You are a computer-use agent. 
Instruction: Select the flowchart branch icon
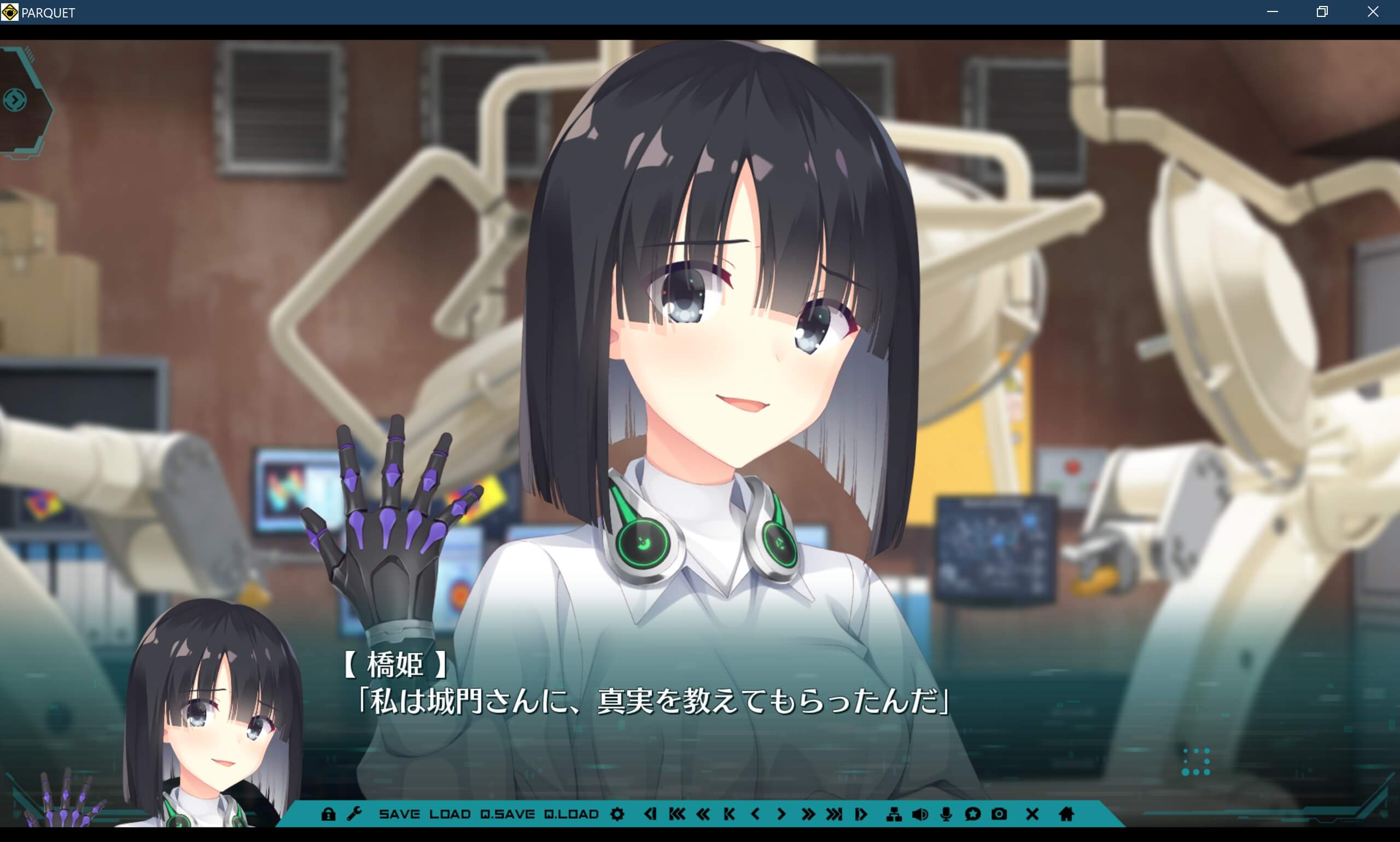tap(895, 815)
